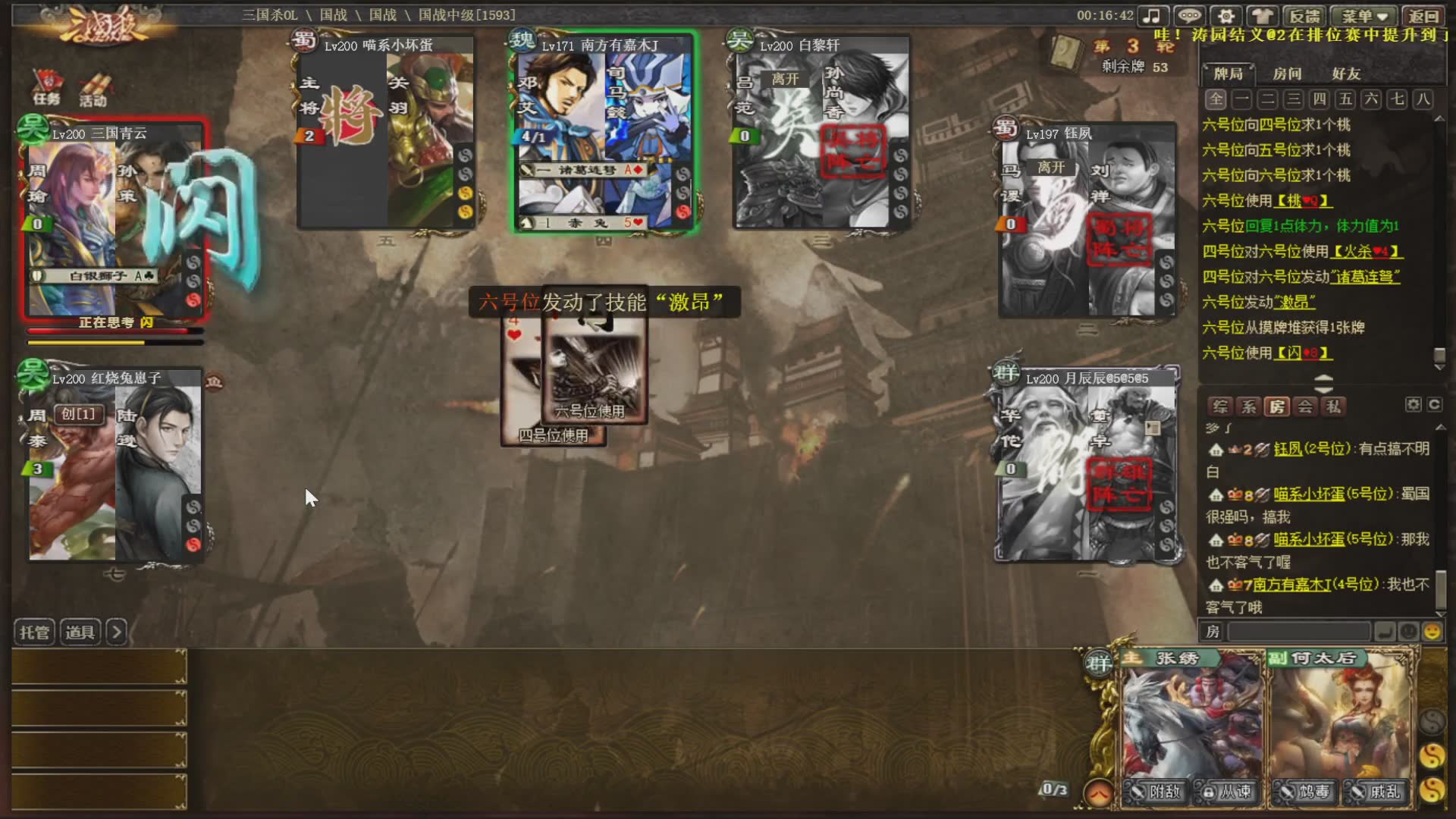This screenshot has height=819, width=1456.
Task: Filter the game log by seat 六
Action: click(1371, 99)
